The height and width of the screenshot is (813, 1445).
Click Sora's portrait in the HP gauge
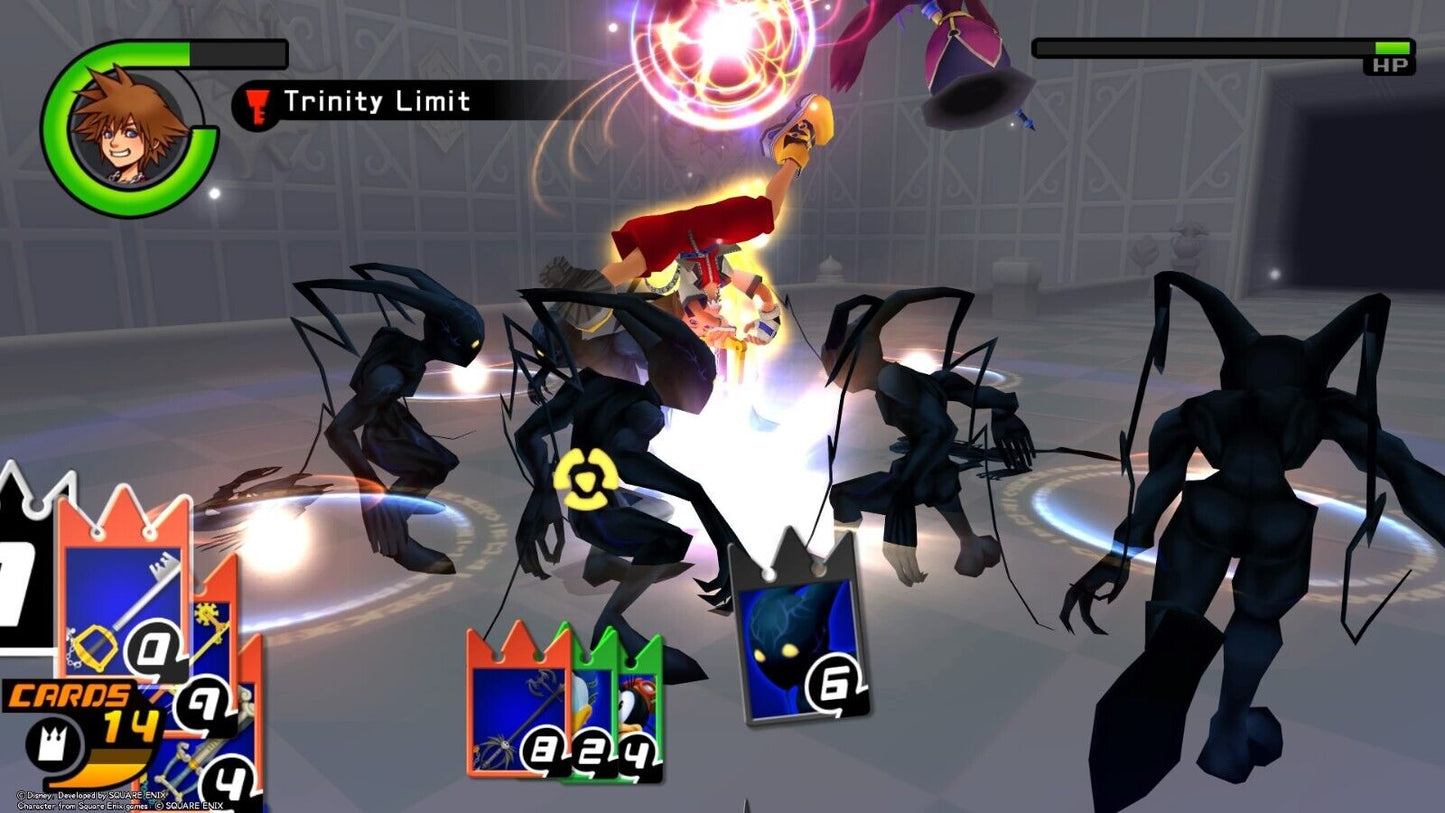[127, 126]
